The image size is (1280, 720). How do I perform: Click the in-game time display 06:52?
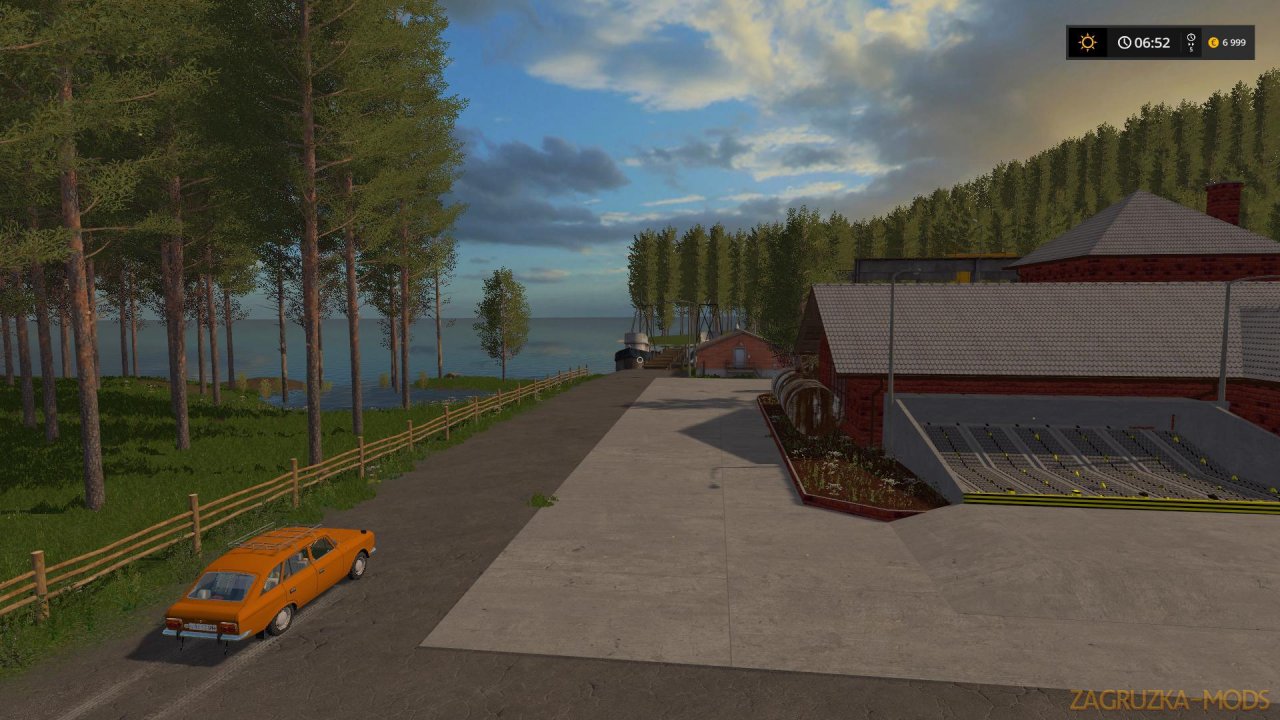pyautogui.click(x=1152, y=42)
